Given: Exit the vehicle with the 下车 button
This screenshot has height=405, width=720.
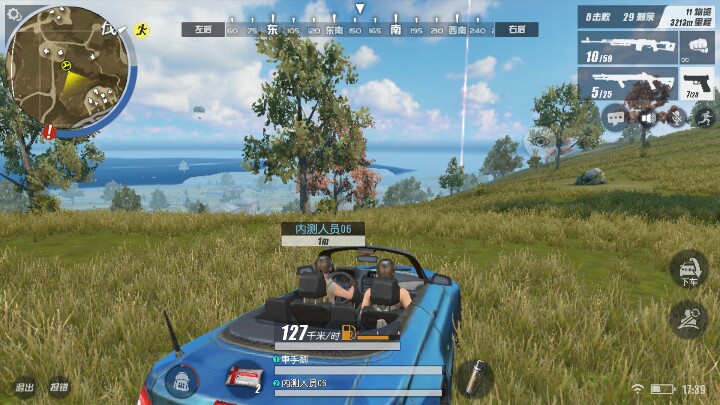Looking at the screenshot, I should (x=689, y=270).
